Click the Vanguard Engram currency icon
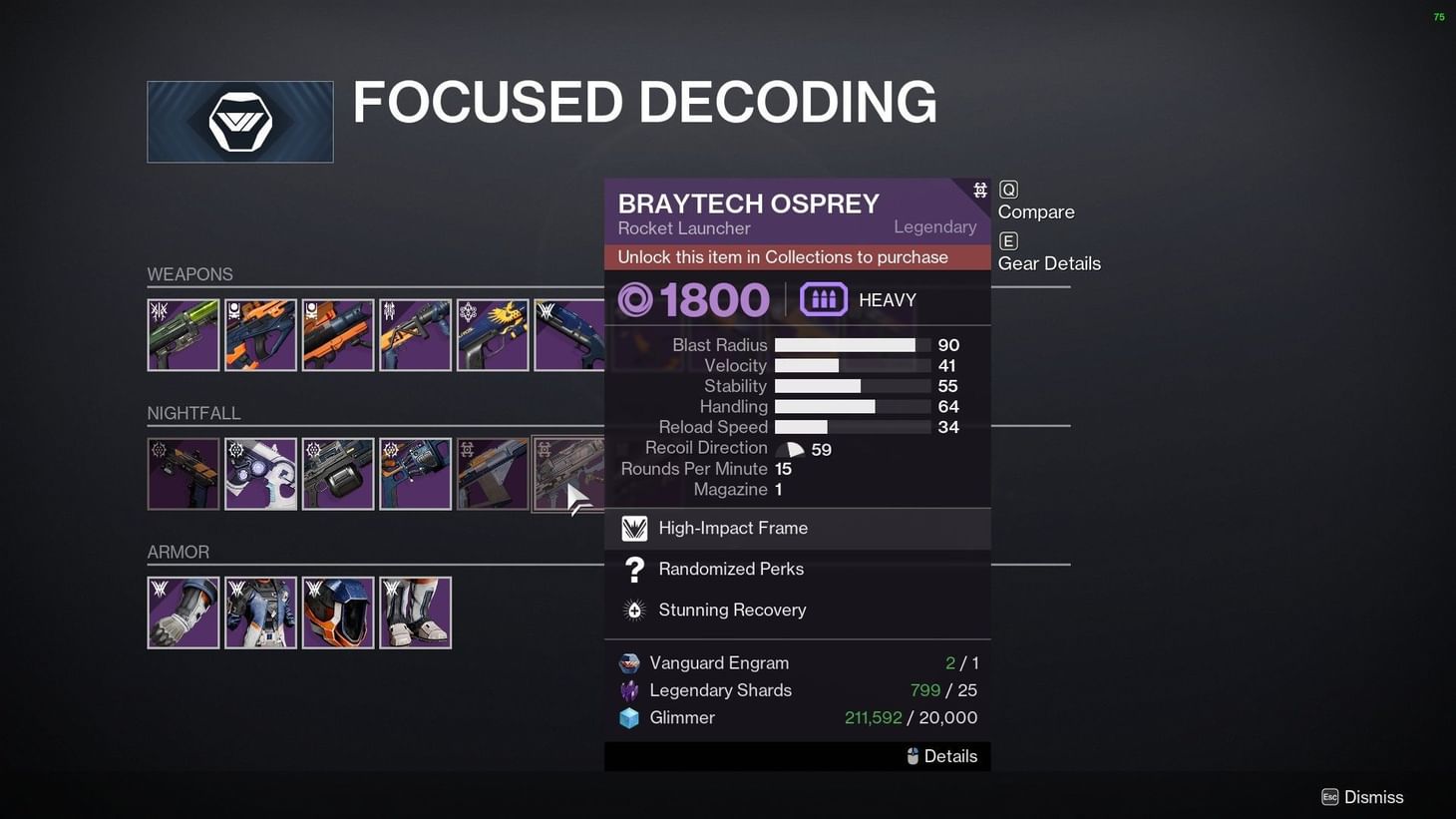This screenshot has height=819, width=1456. tap(629, 662)
